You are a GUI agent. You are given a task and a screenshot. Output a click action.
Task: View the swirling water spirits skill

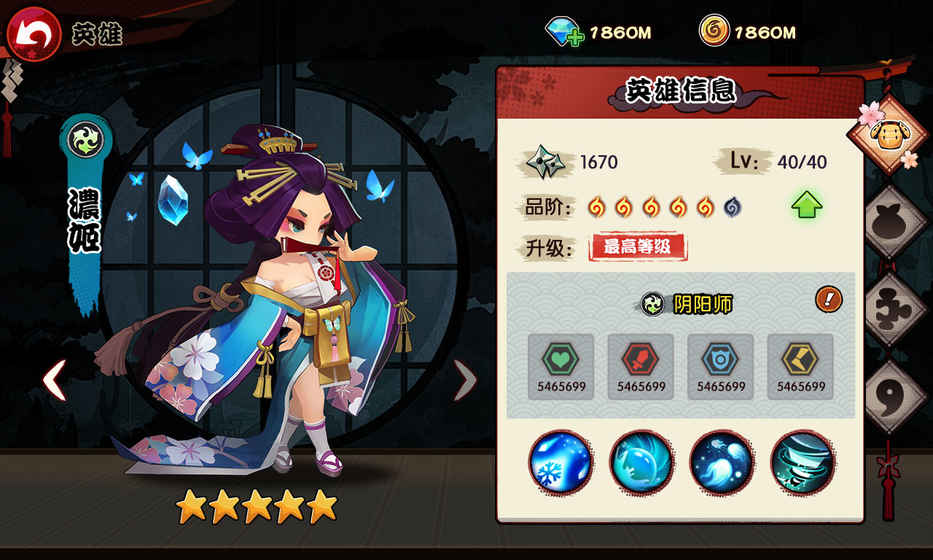tap(721, 462)
